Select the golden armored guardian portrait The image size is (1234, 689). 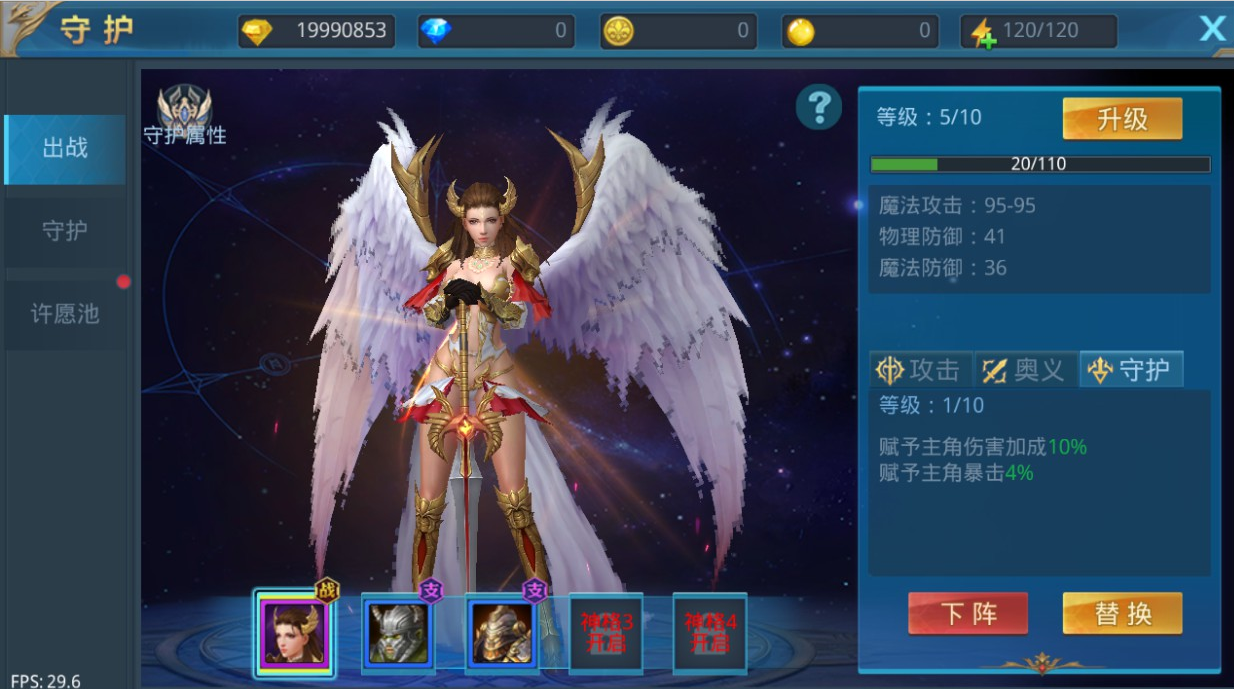pyautogui.click(x=503, y=634)
